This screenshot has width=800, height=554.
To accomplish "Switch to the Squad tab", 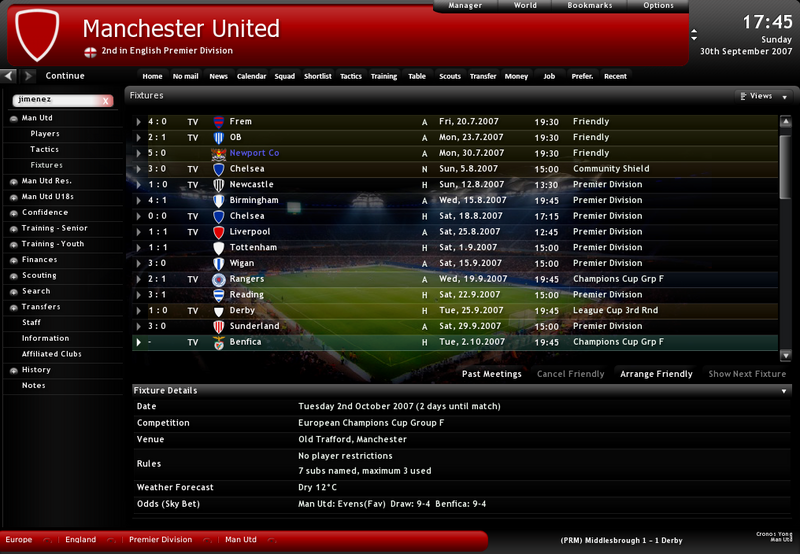I will click(285, 76).
